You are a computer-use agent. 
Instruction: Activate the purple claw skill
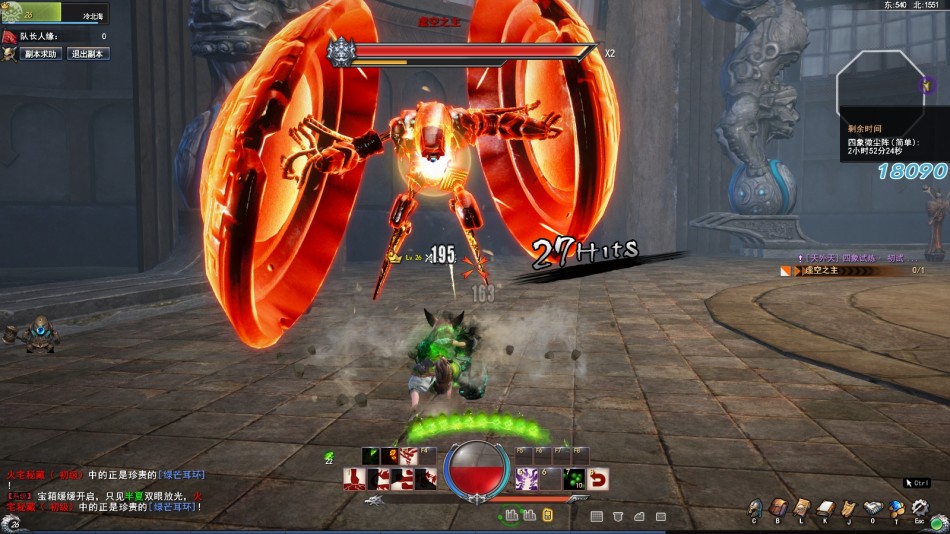point(526,479)
